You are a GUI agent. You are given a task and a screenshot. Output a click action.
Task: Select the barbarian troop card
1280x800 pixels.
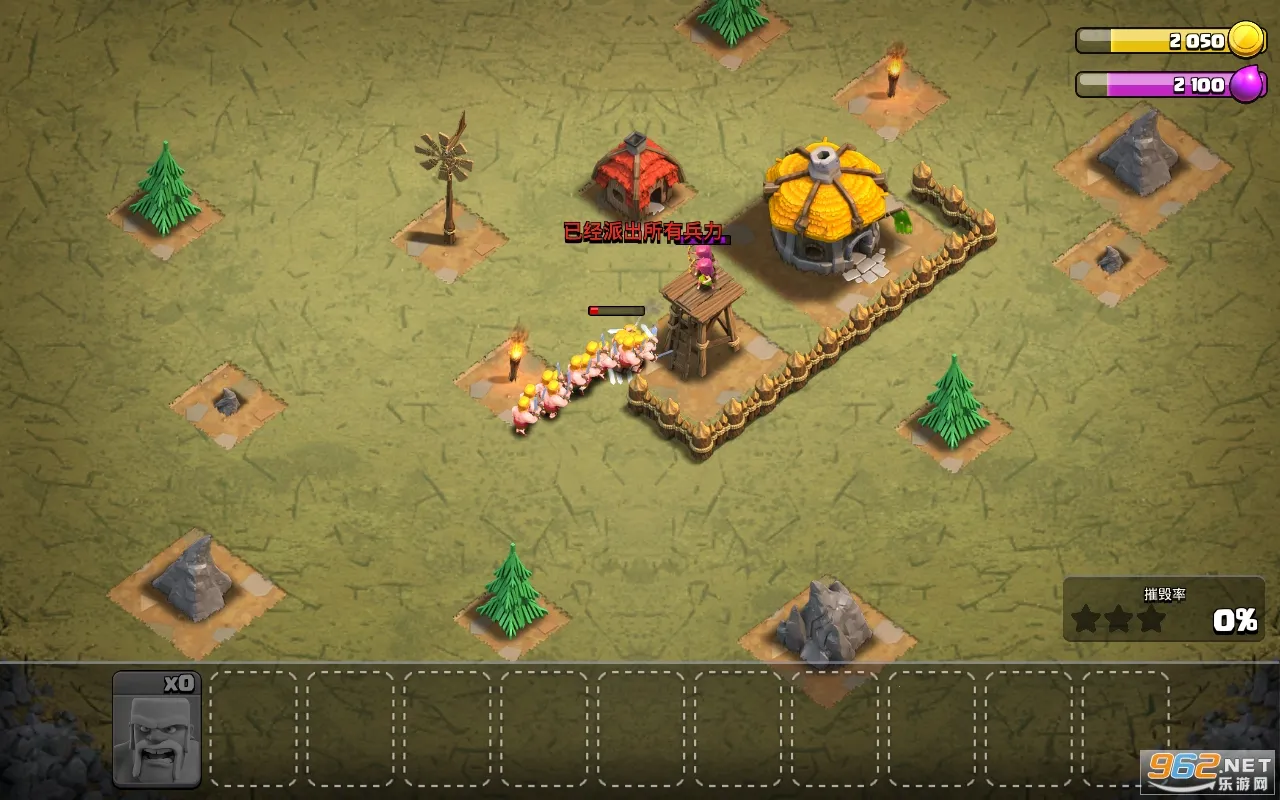(157, 729)
